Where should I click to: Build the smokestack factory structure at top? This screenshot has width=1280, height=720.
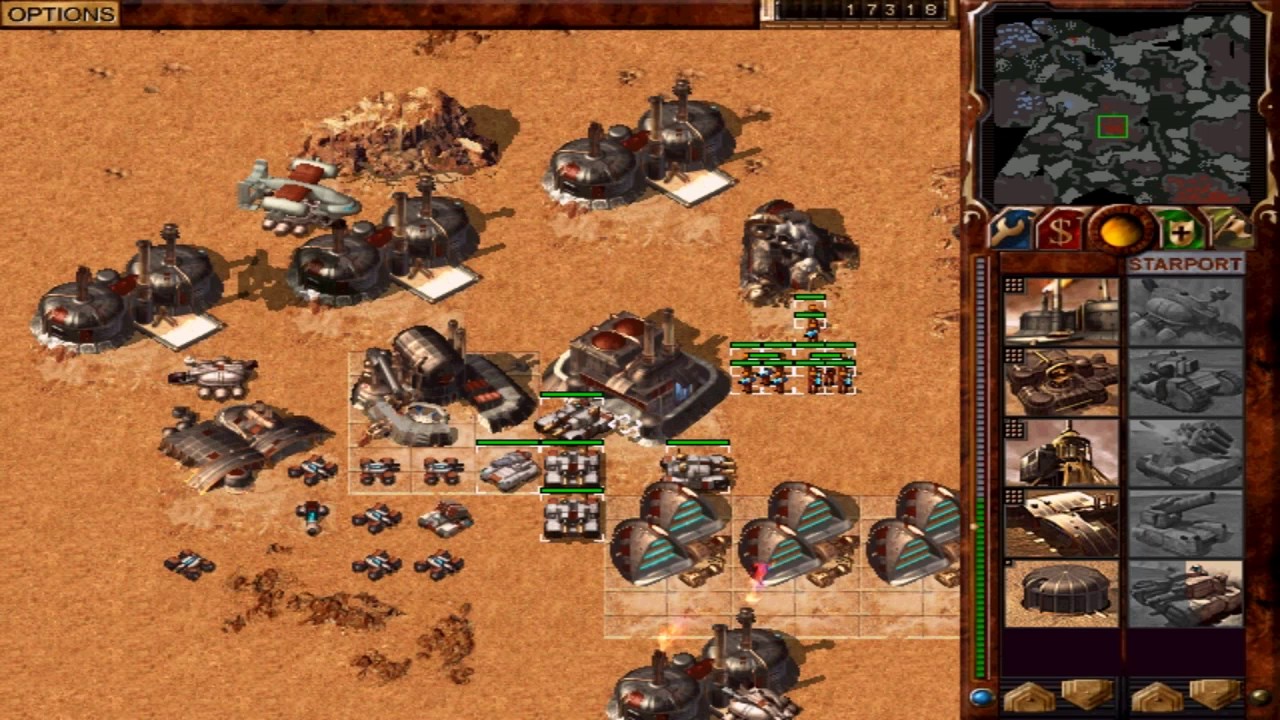(x=1061, y=312)
